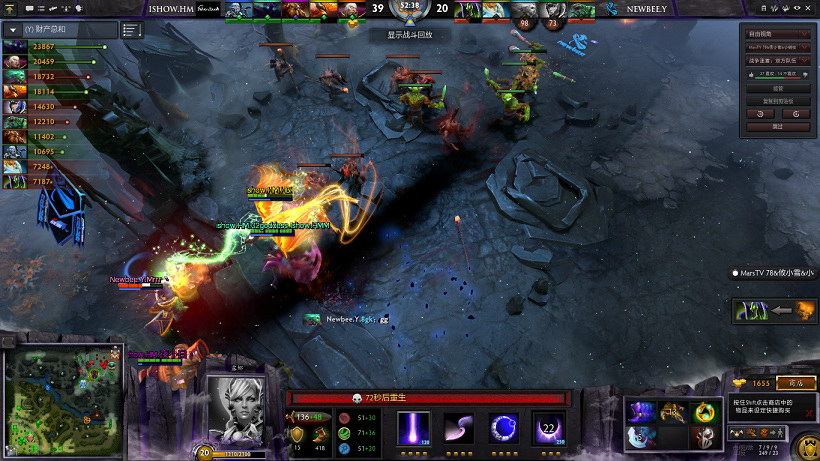Image resolution: width=820 pixels, height=461 pixels.
Task: Activate the Eclipse ultimate ability
Action: tap(548, 427)
